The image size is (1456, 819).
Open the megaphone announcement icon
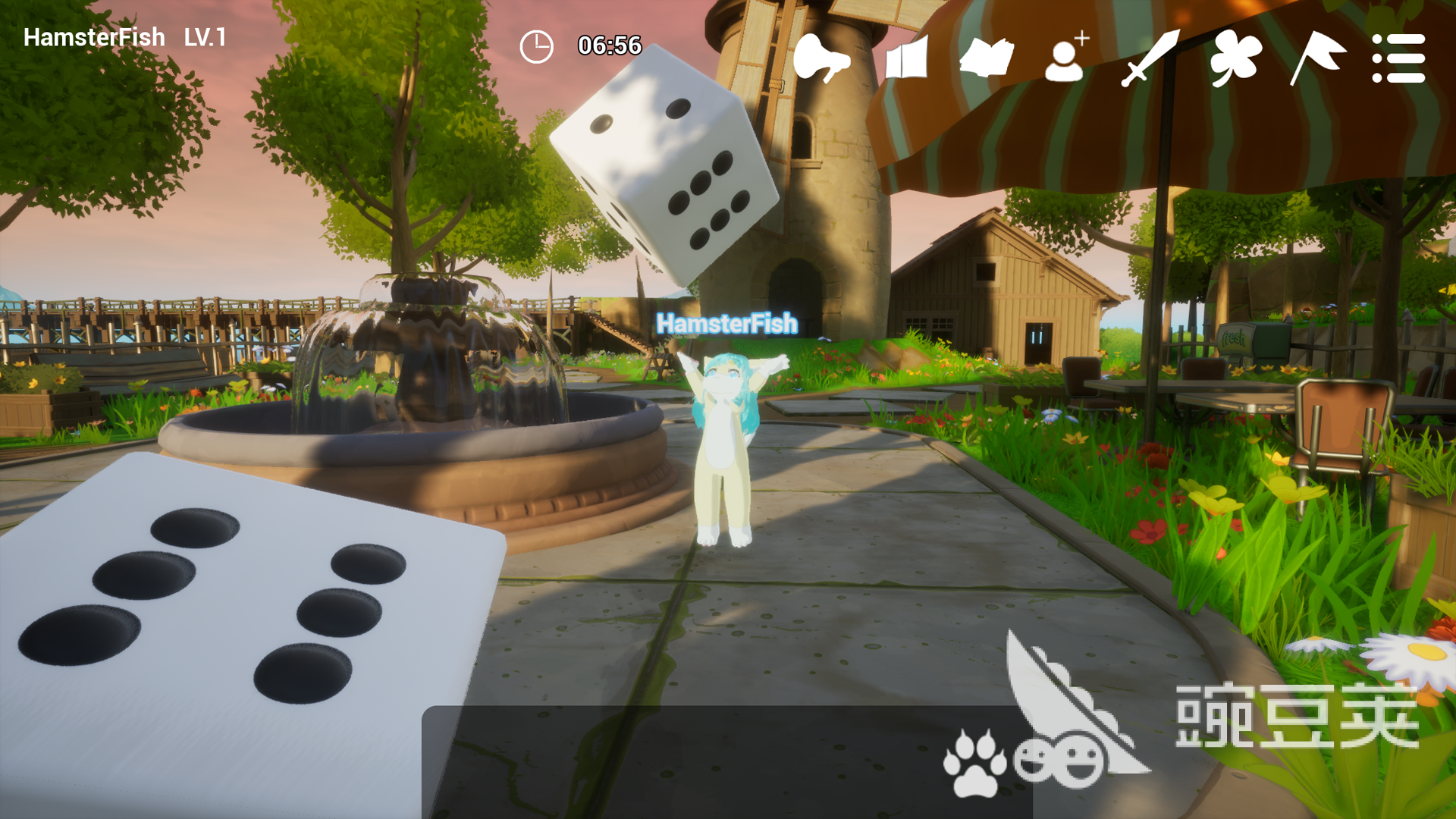pyautogui.click(x=821, y=58)
